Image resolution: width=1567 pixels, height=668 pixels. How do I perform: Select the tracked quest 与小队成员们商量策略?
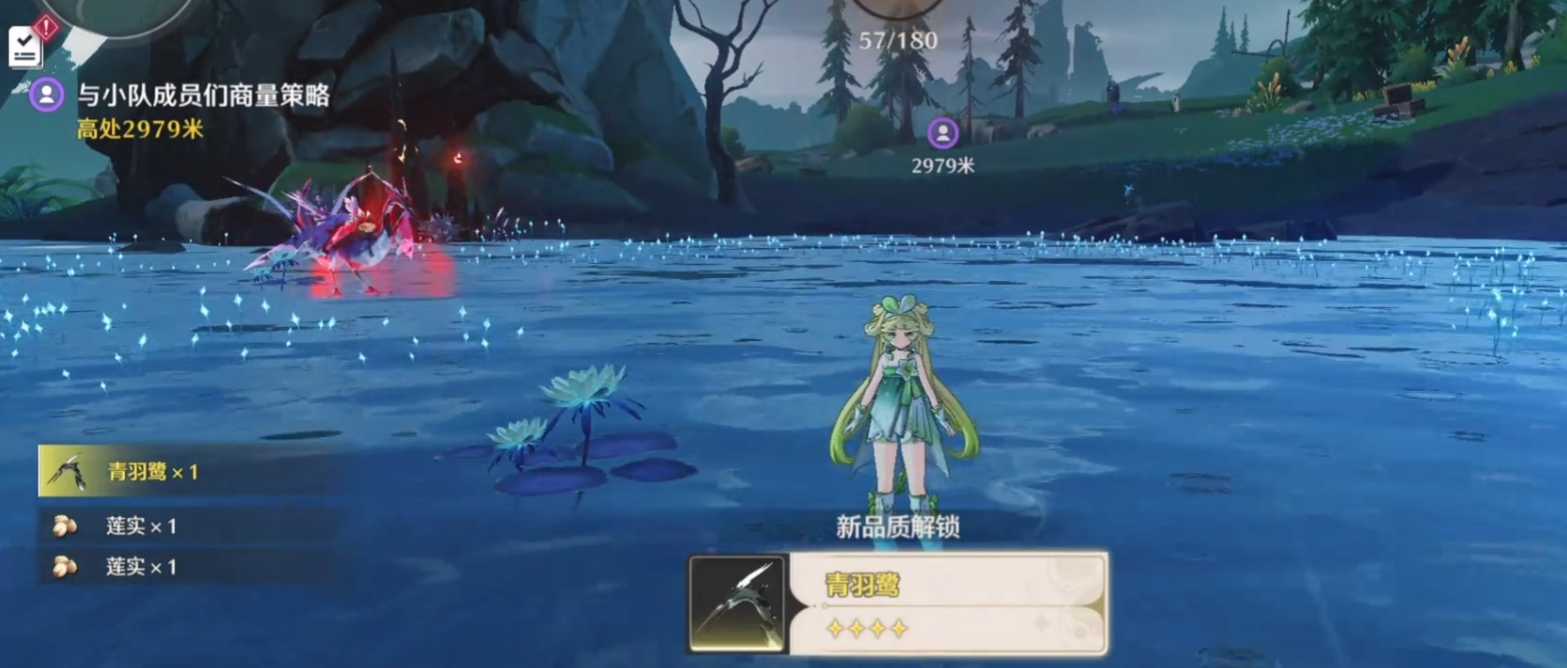point(203,96)
